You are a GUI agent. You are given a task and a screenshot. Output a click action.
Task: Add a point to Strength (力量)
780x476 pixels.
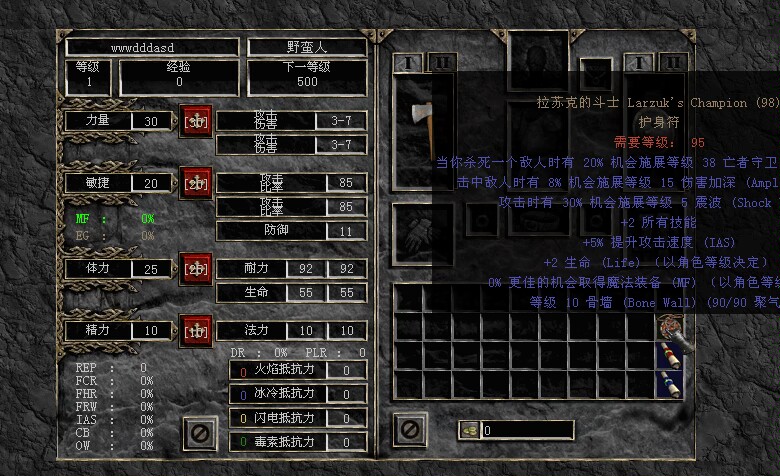[196, 121]
